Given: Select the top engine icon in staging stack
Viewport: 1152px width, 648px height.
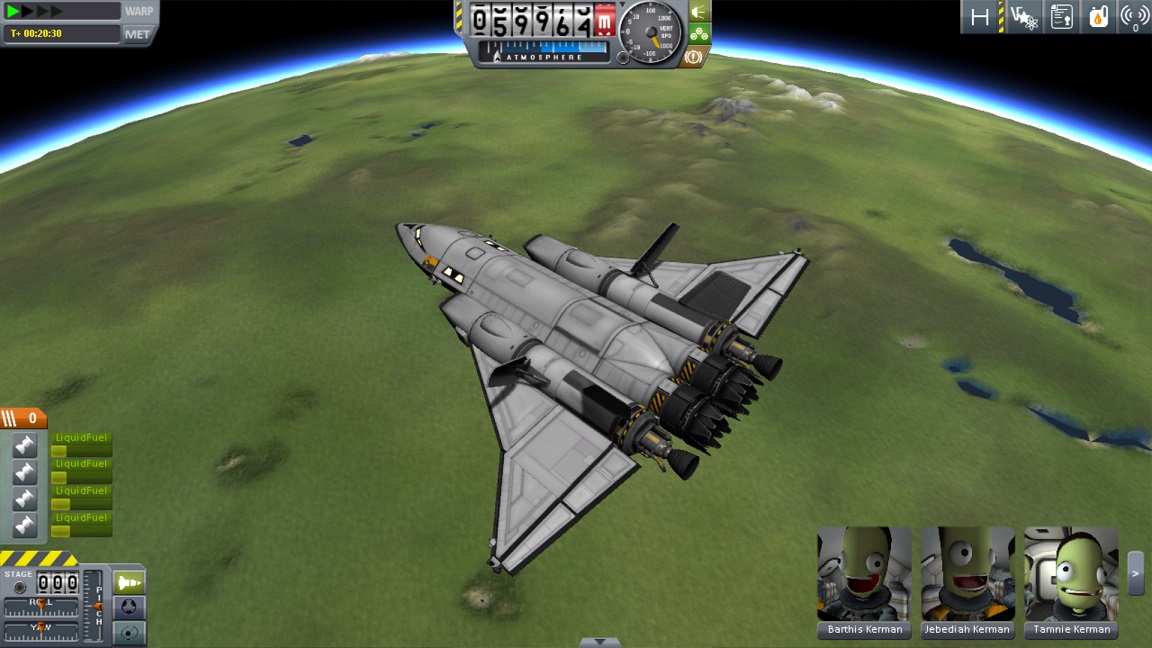Looking at the screenshot, I should [x=25, y=446].
